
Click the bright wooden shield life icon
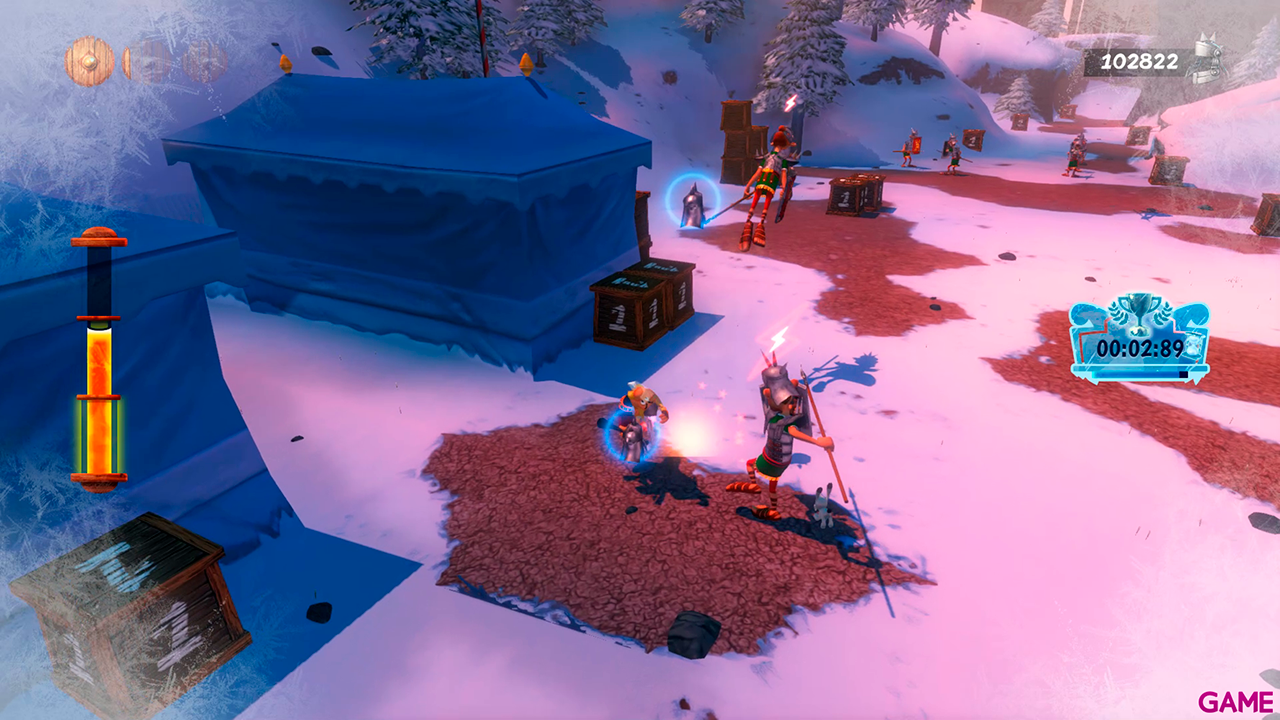click(89, 61)
